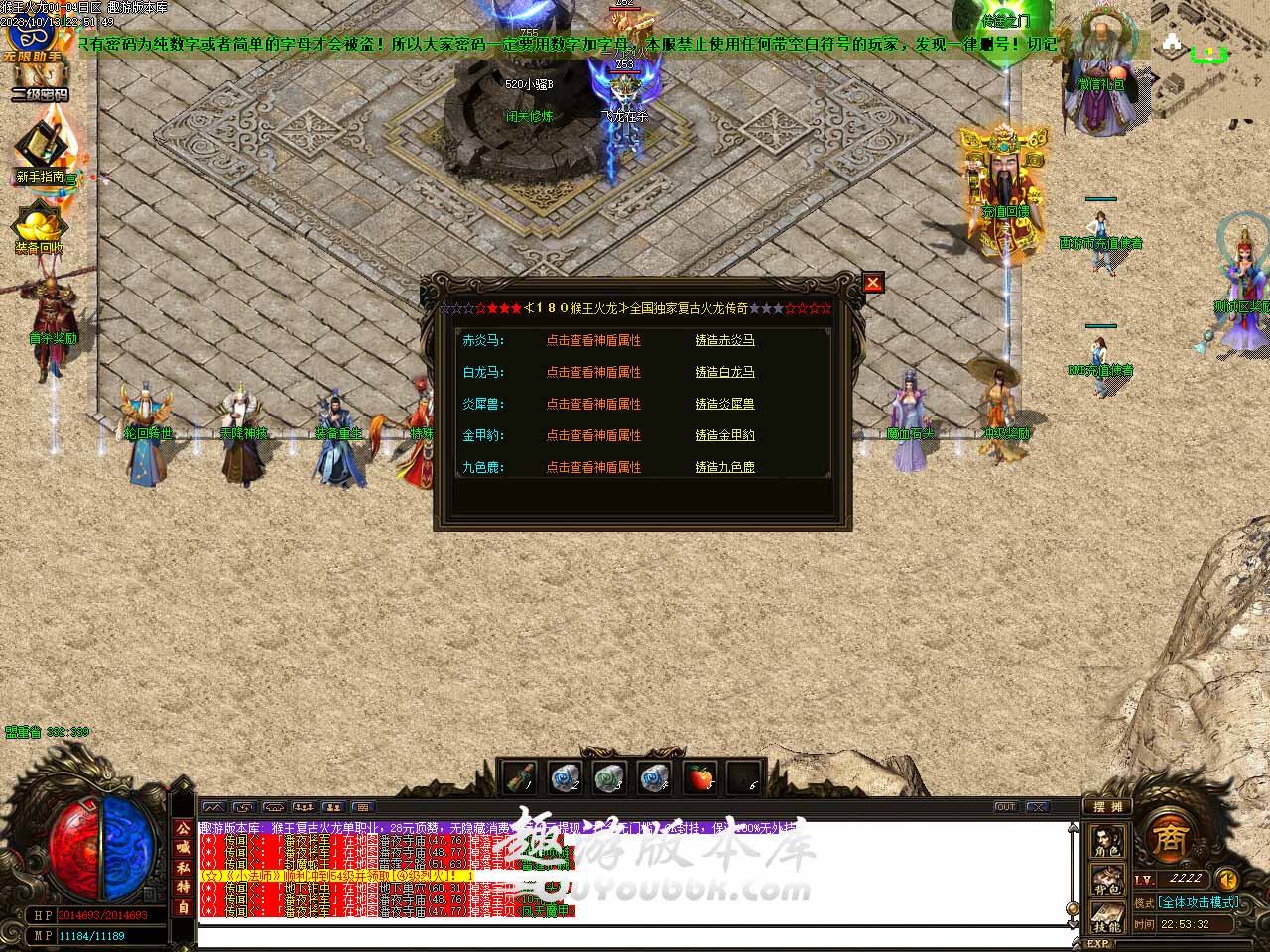Open 装备回收 equipment recycling
Viewport: 1270px width, 952px height.
click(40, 230)
